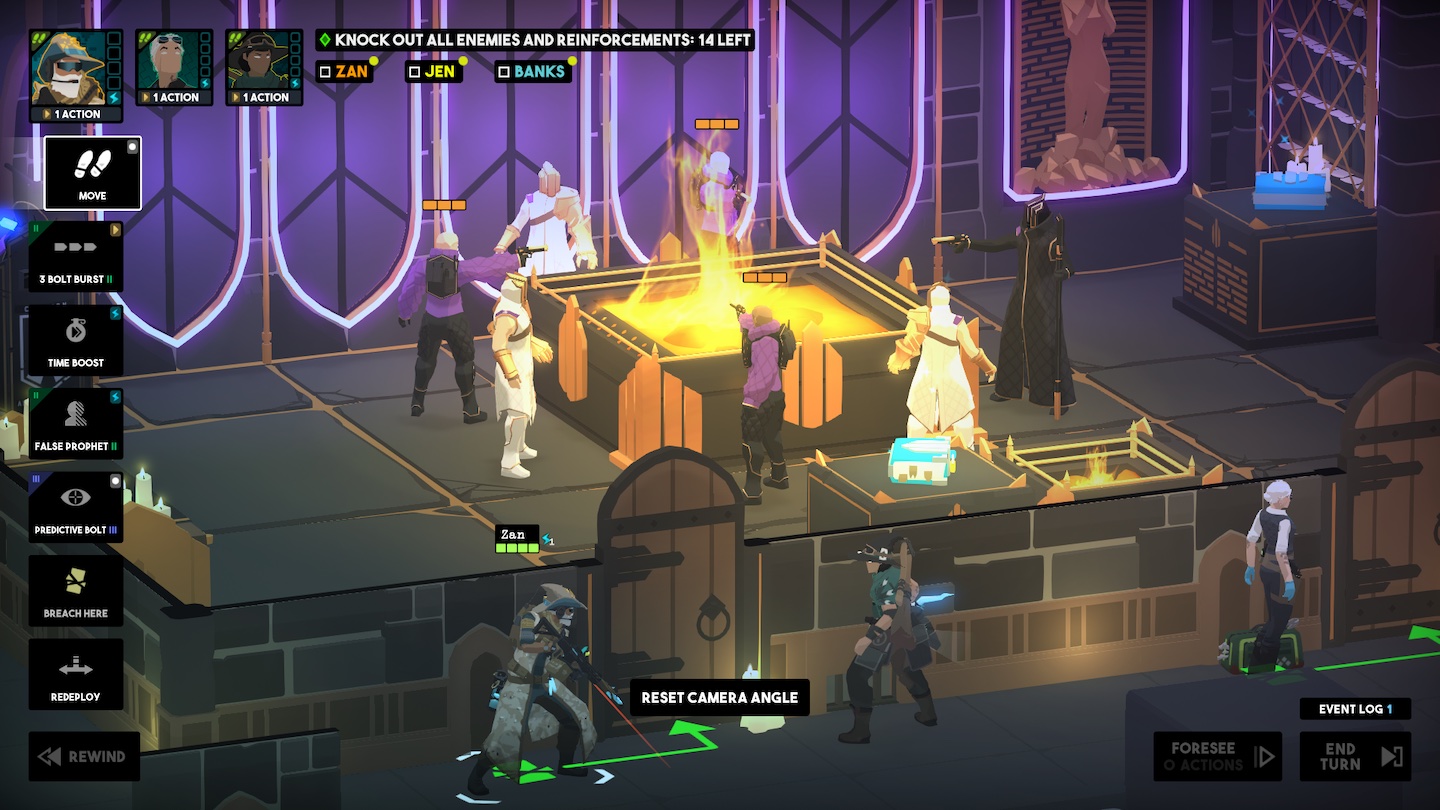The height and width of the screenshot is (810, 1440).
Task: Select the Breach Here action
Action: pyautogui.click(x=76, y=591)
